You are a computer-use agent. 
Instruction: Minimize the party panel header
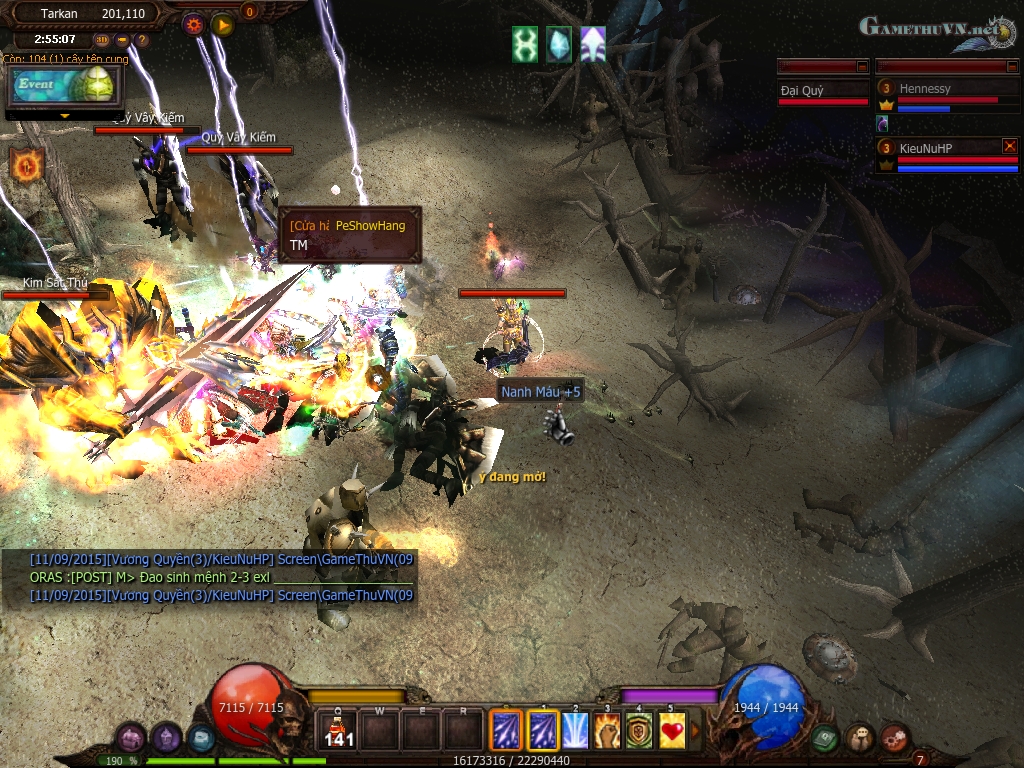tap(1011, 66)
